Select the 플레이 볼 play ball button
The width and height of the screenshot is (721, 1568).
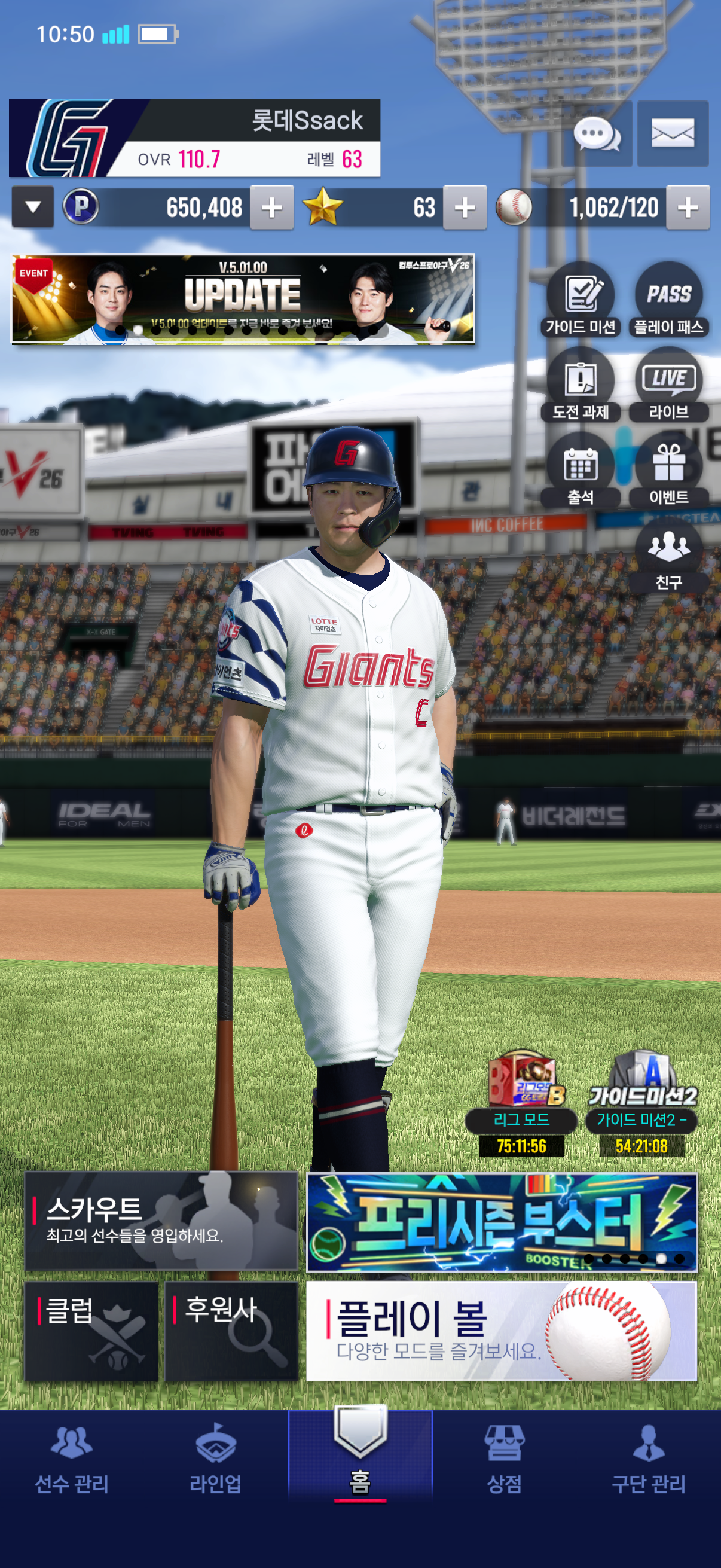point(502,1331)
